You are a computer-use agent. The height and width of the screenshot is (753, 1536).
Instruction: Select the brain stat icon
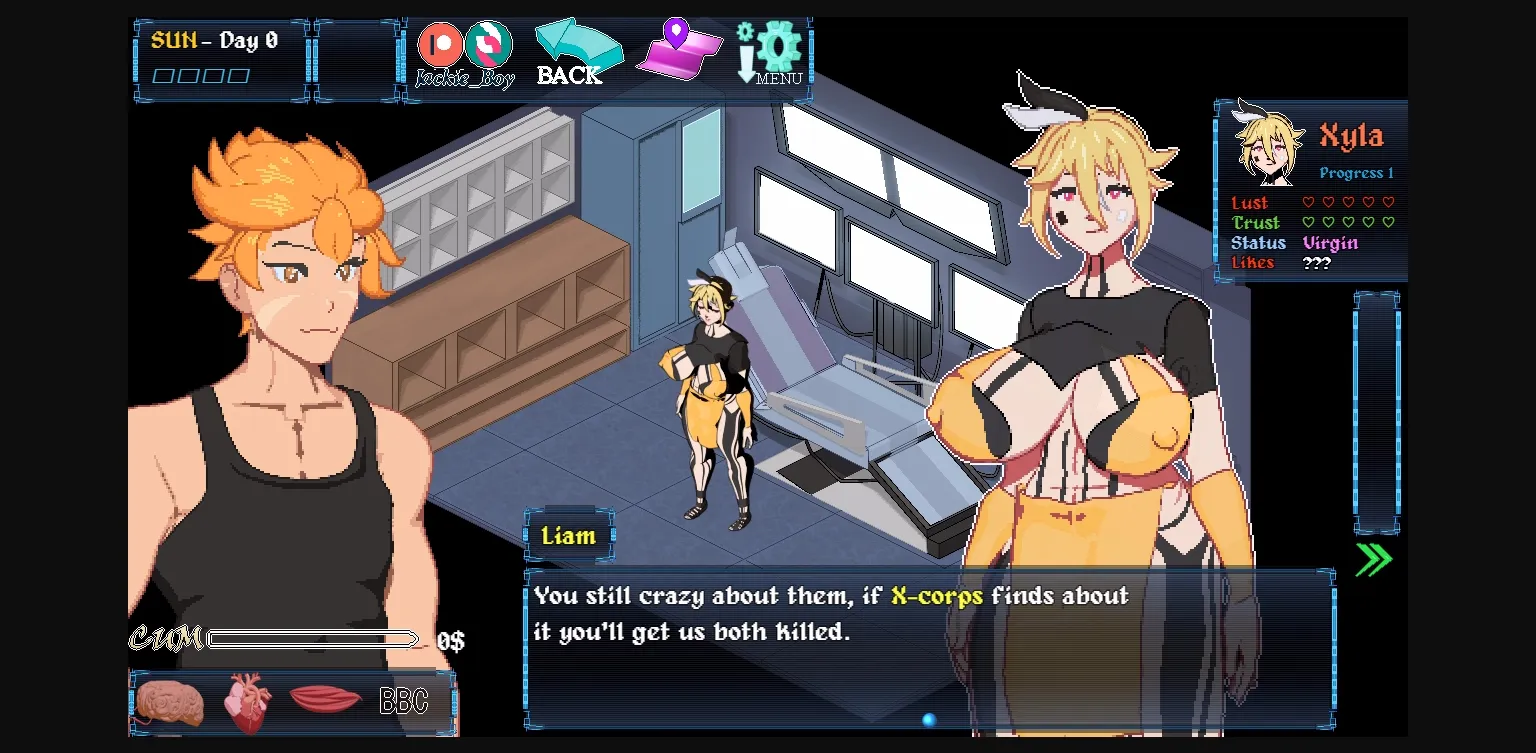(x=168, y=702)
